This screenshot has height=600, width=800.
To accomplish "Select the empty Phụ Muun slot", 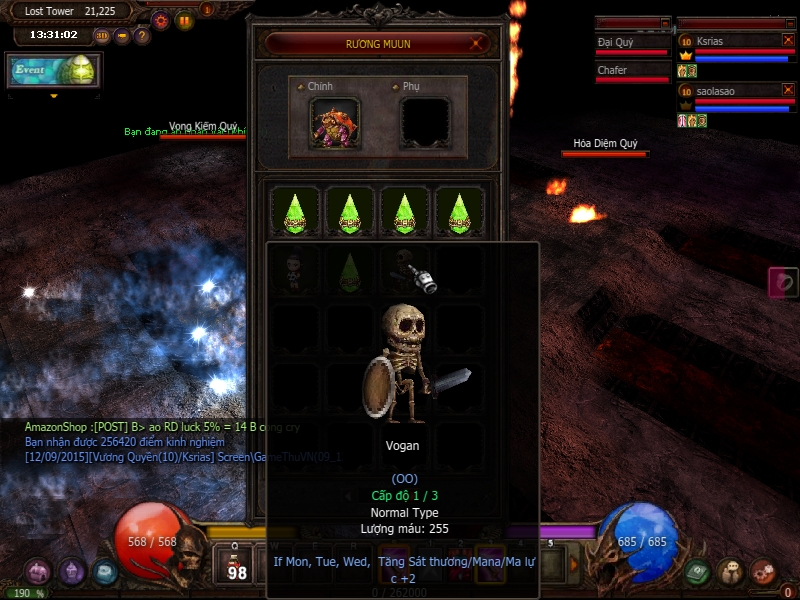I will pos(425,123).
